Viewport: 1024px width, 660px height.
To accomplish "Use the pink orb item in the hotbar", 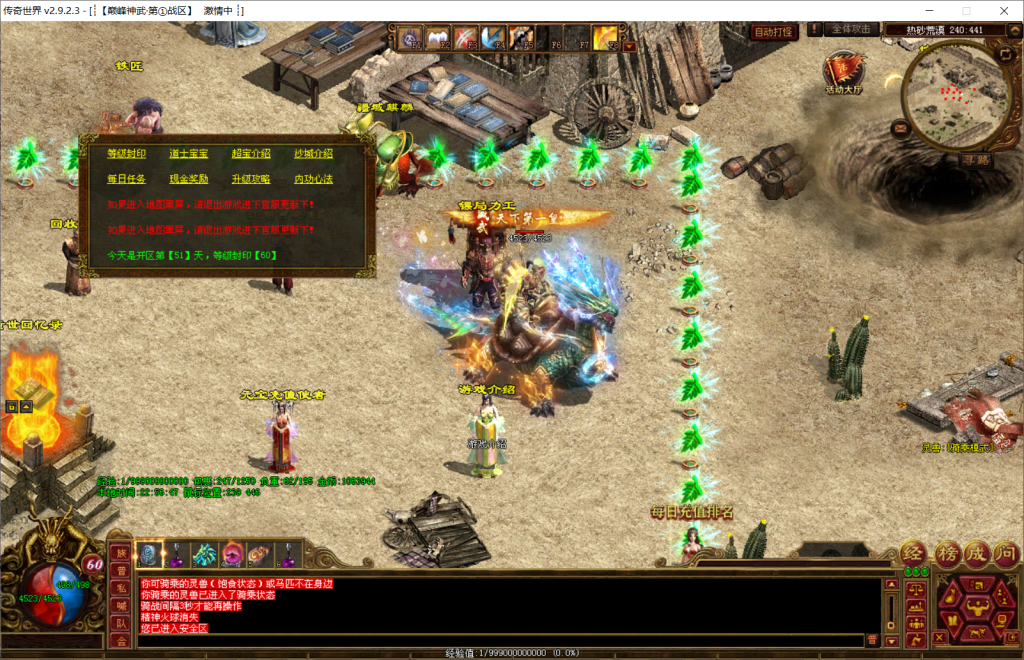I will pyautogui.click(x=232, y=554).
